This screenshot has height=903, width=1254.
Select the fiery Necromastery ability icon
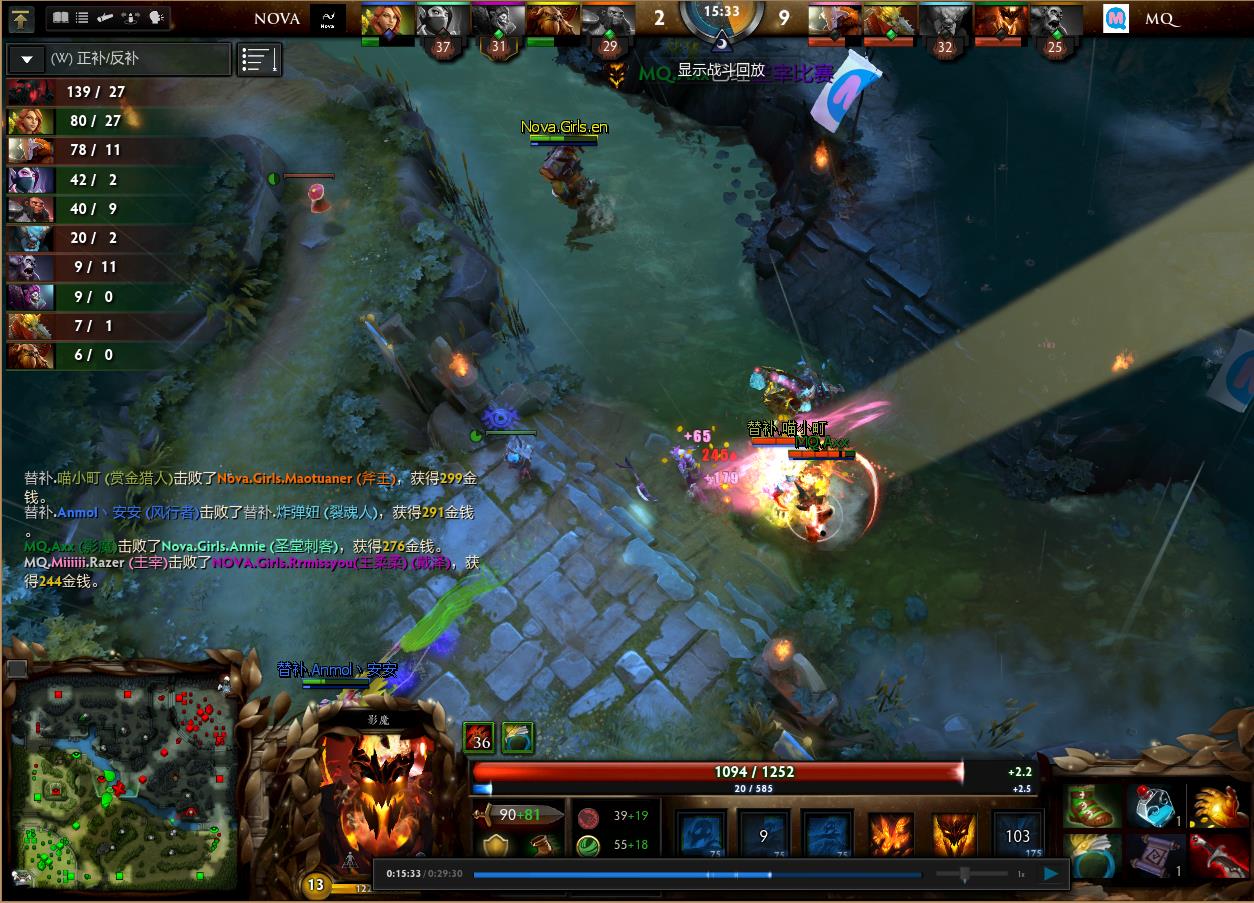890,834
